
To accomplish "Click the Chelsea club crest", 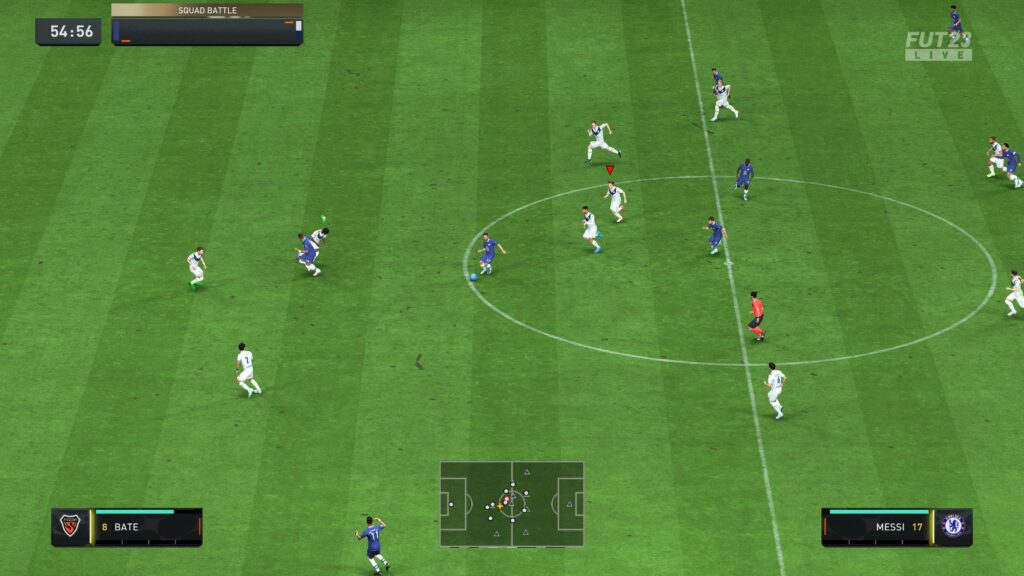I will click(x=953, y=527).
